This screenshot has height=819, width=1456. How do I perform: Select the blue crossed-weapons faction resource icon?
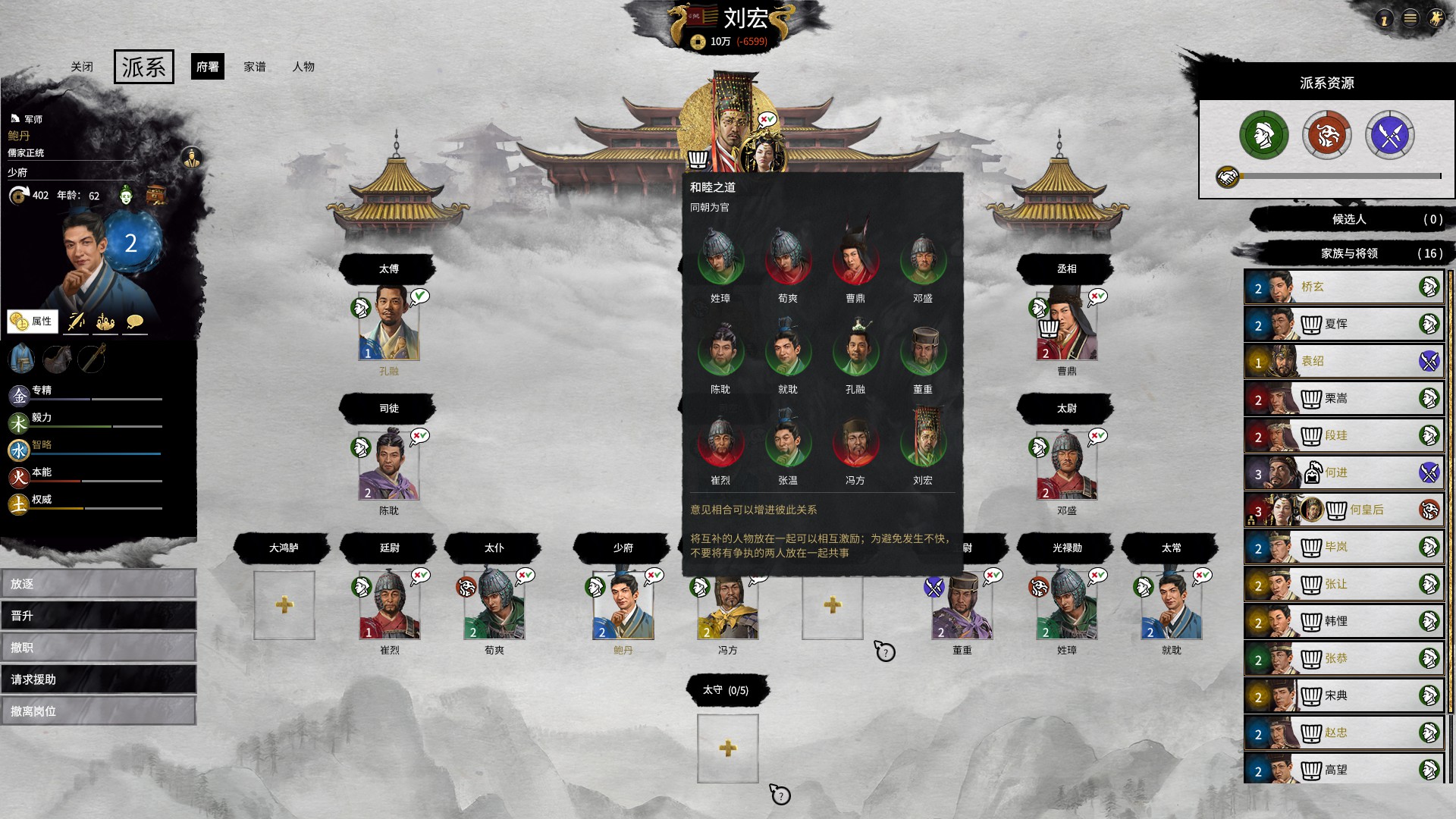1390,134
